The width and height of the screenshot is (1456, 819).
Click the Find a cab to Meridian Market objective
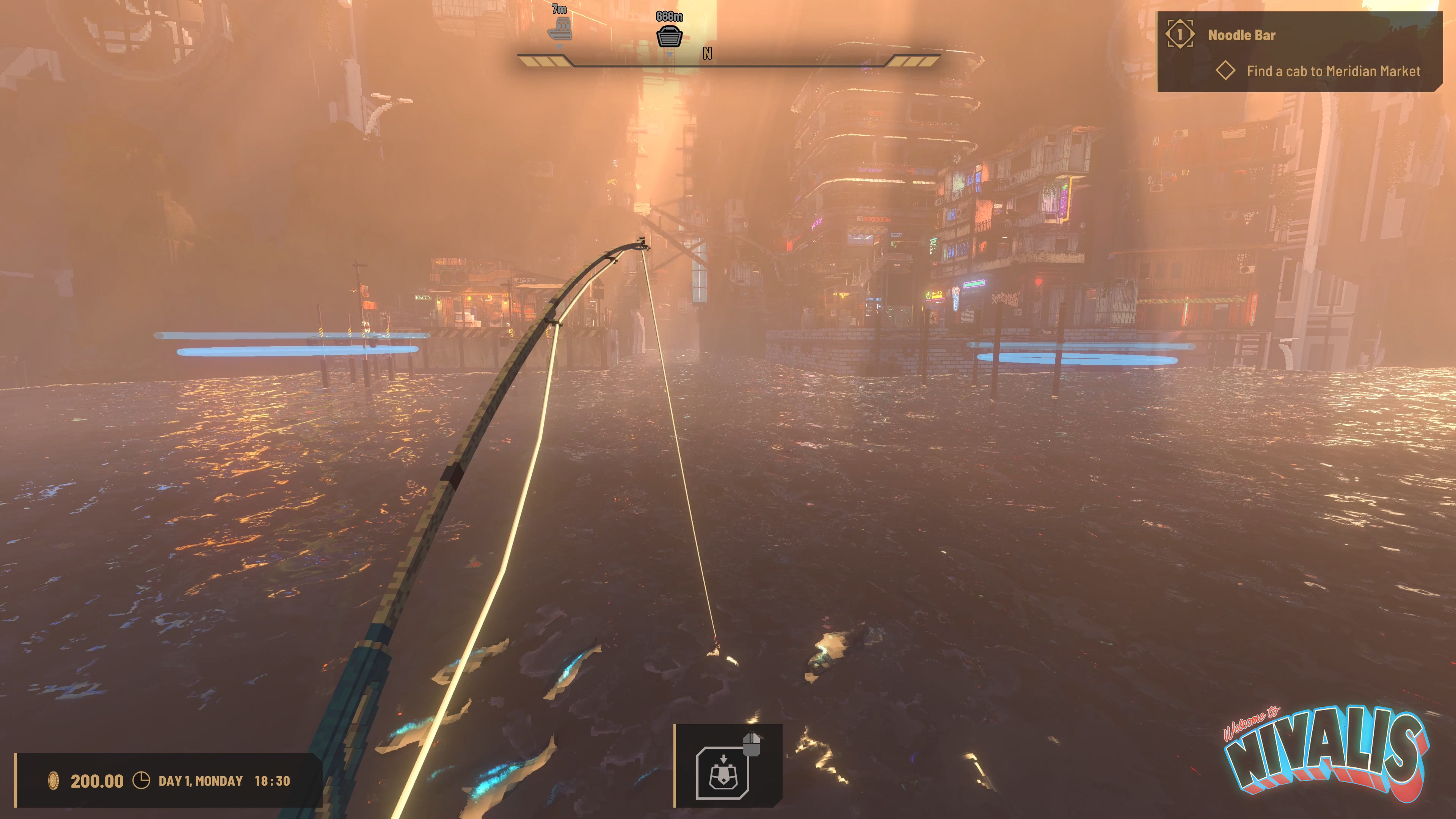1333,71
